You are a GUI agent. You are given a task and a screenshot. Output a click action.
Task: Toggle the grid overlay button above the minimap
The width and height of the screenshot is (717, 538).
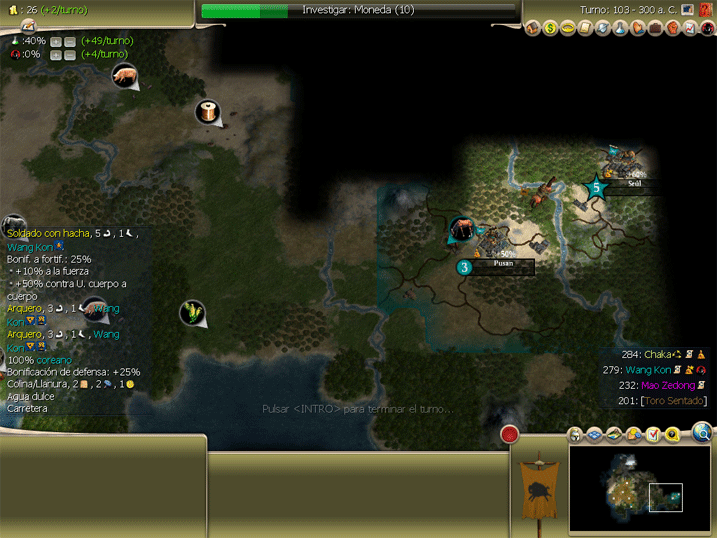[593, 434]
